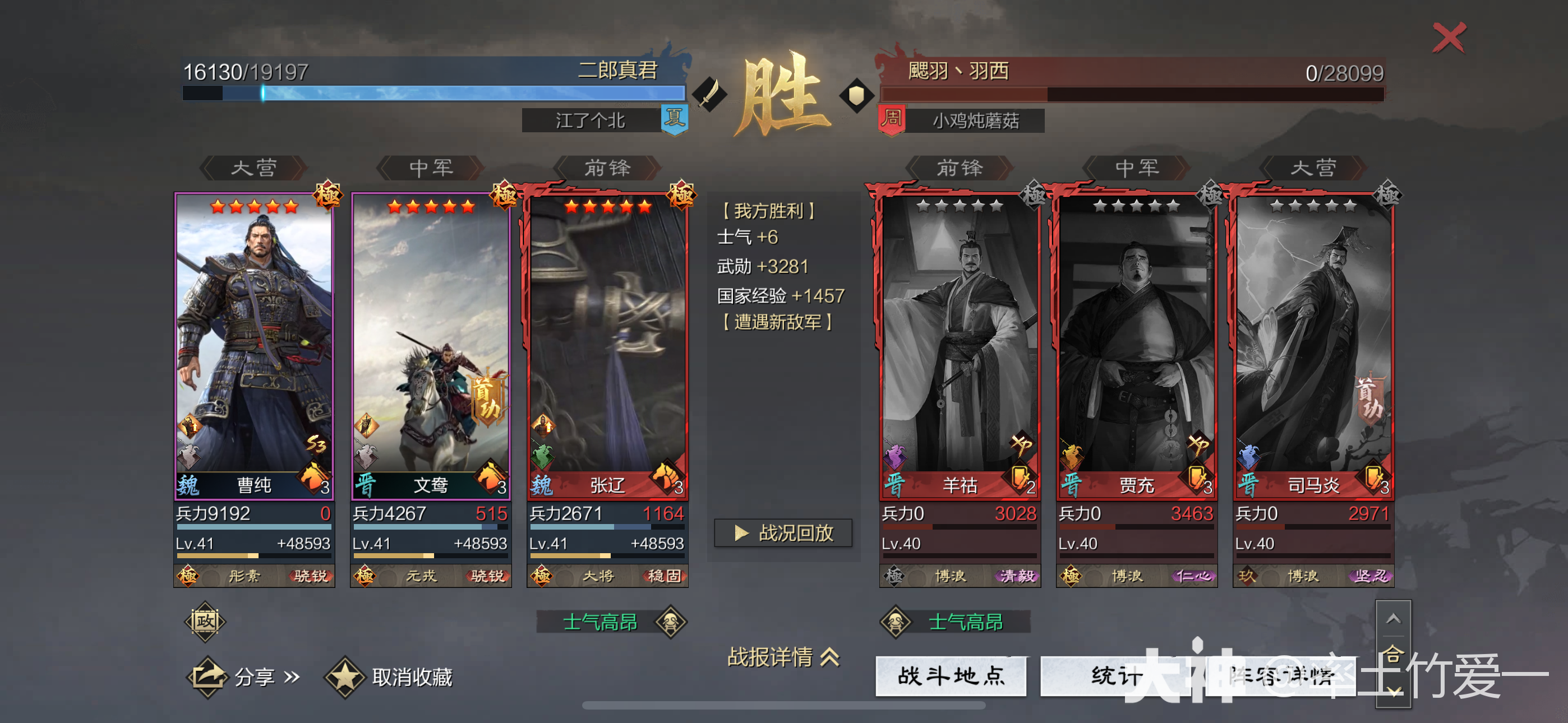The image size is (1568, 723).
Task: Switch to the 中军 position tab
Action: click(x=430, y=169)
